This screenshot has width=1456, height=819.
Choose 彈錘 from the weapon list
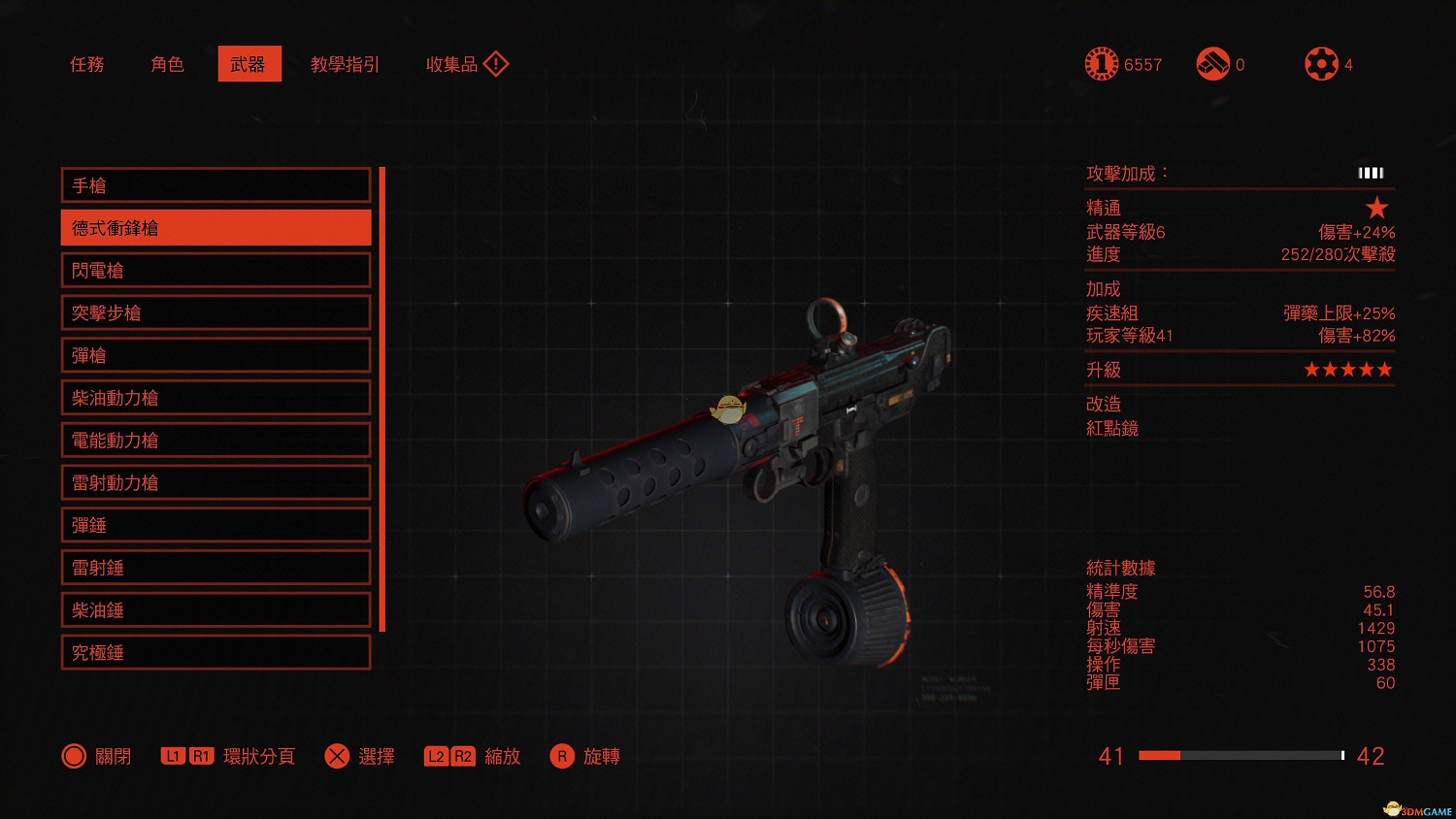[x=215, y=525]
